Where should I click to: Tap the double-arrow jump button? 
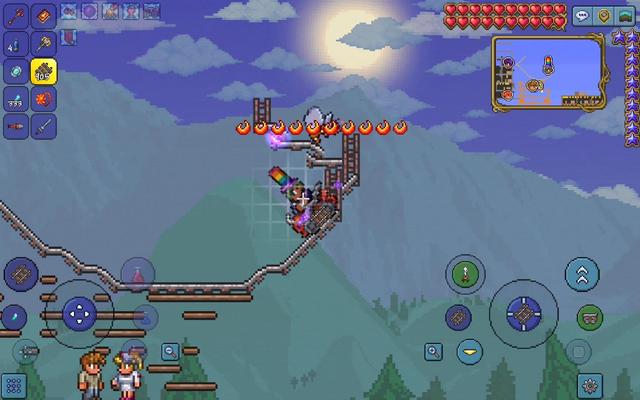581,272
